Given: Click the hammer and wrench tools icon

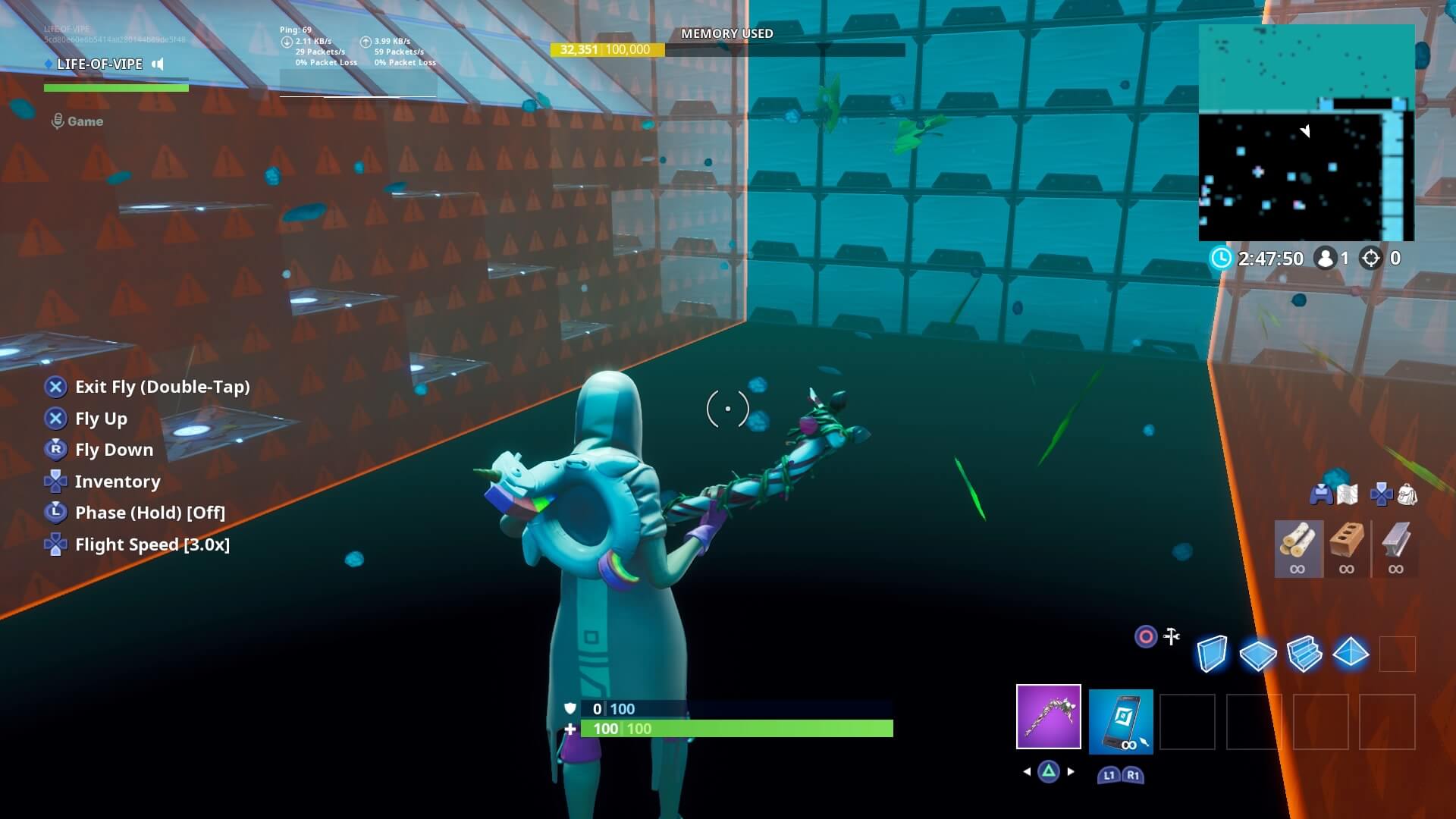Looking at the screenshot, I should 1170,637.
